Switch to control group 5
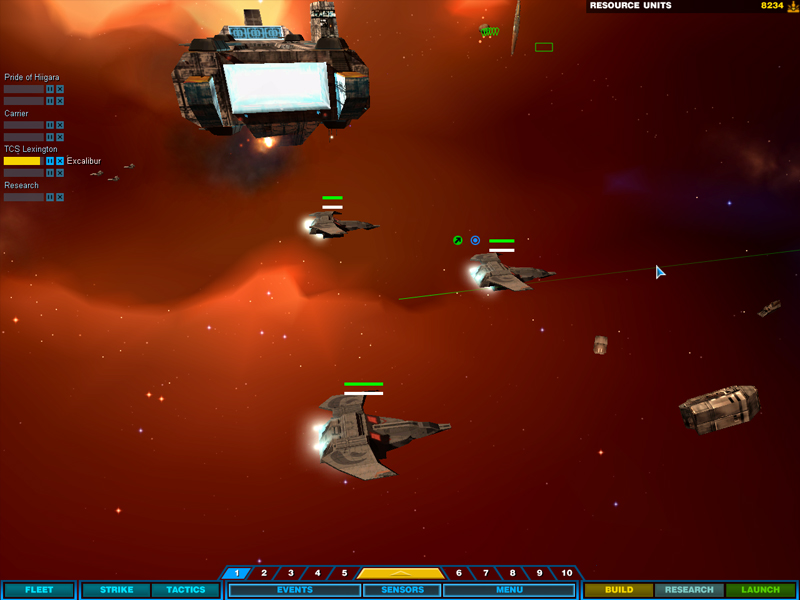 click(344, 573)
